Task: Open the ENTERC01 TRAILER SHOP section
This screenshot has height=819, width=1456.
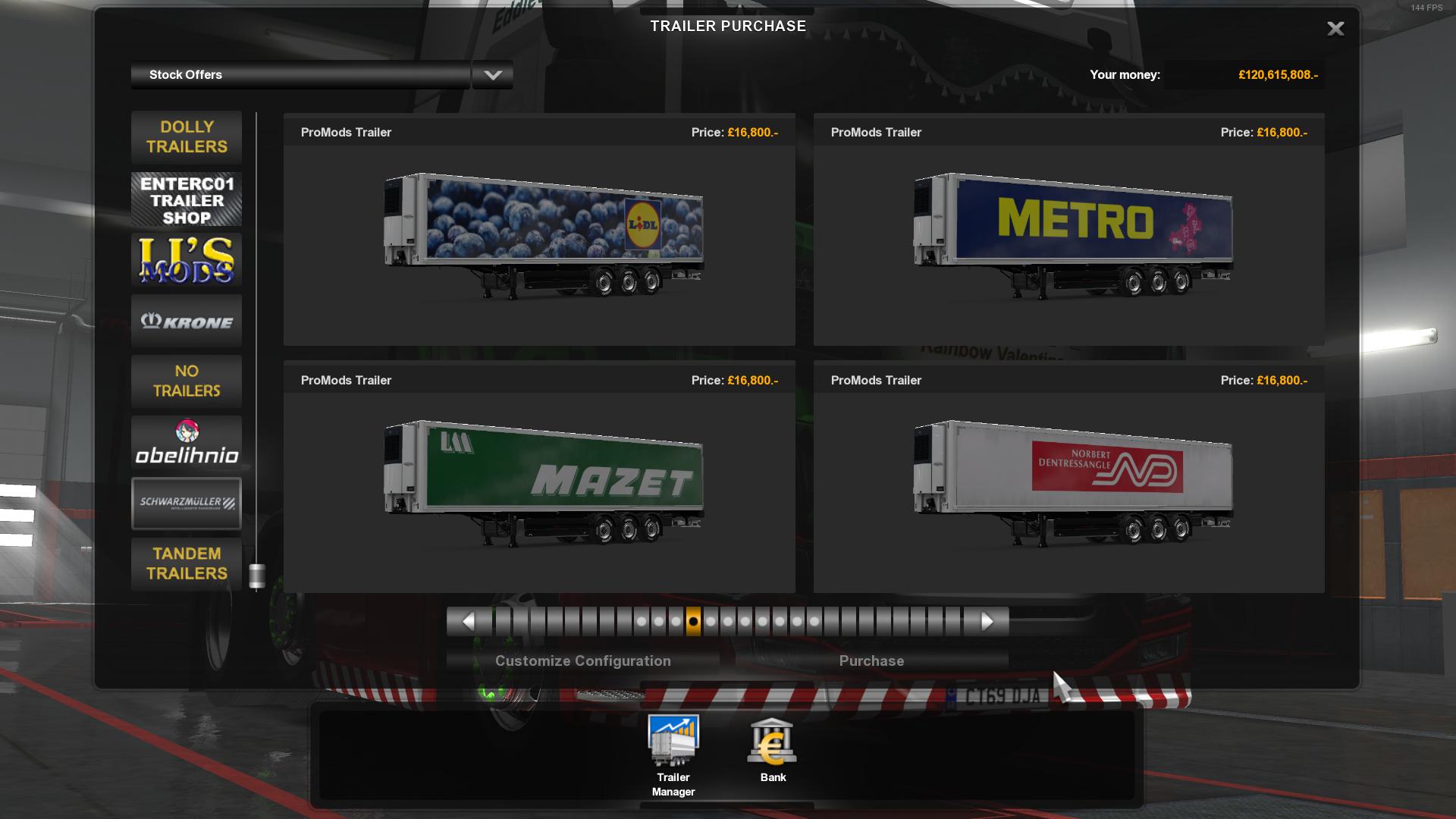Action: click(186, 199)
